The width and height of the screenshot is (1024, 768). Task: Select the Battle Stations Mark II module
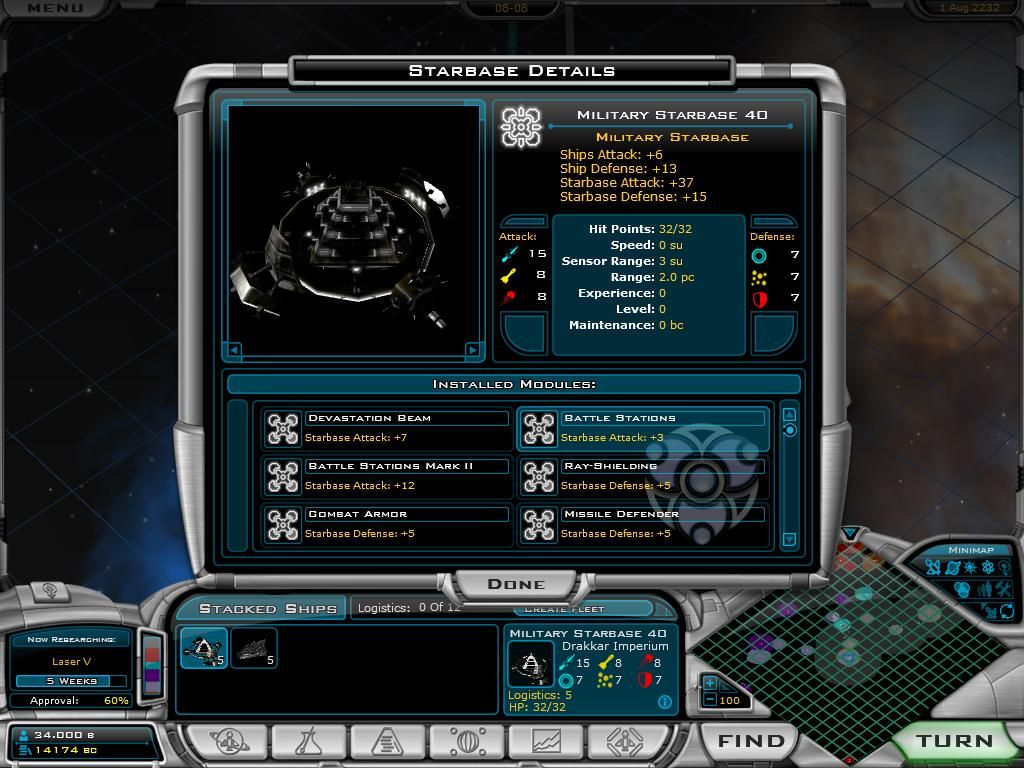(x=386, y=476)
